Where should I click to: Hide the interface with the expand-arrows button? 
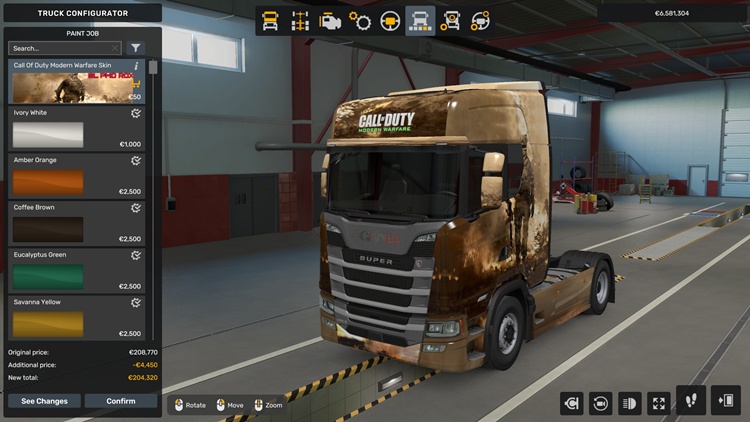pyautogui.click(x=659, y=403)
